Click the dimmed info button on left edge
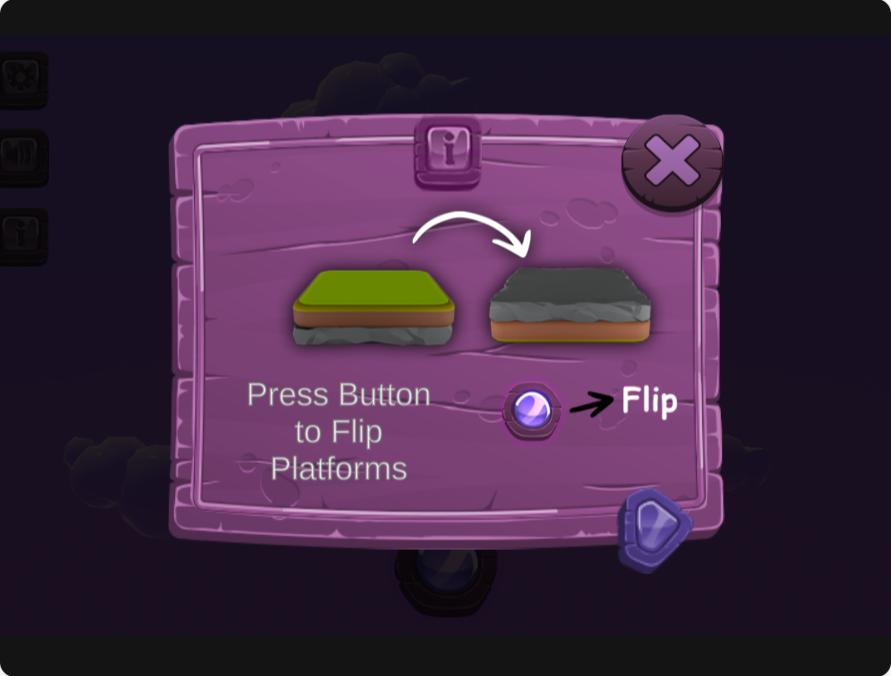Screen dimensions: 891x676 20,235
